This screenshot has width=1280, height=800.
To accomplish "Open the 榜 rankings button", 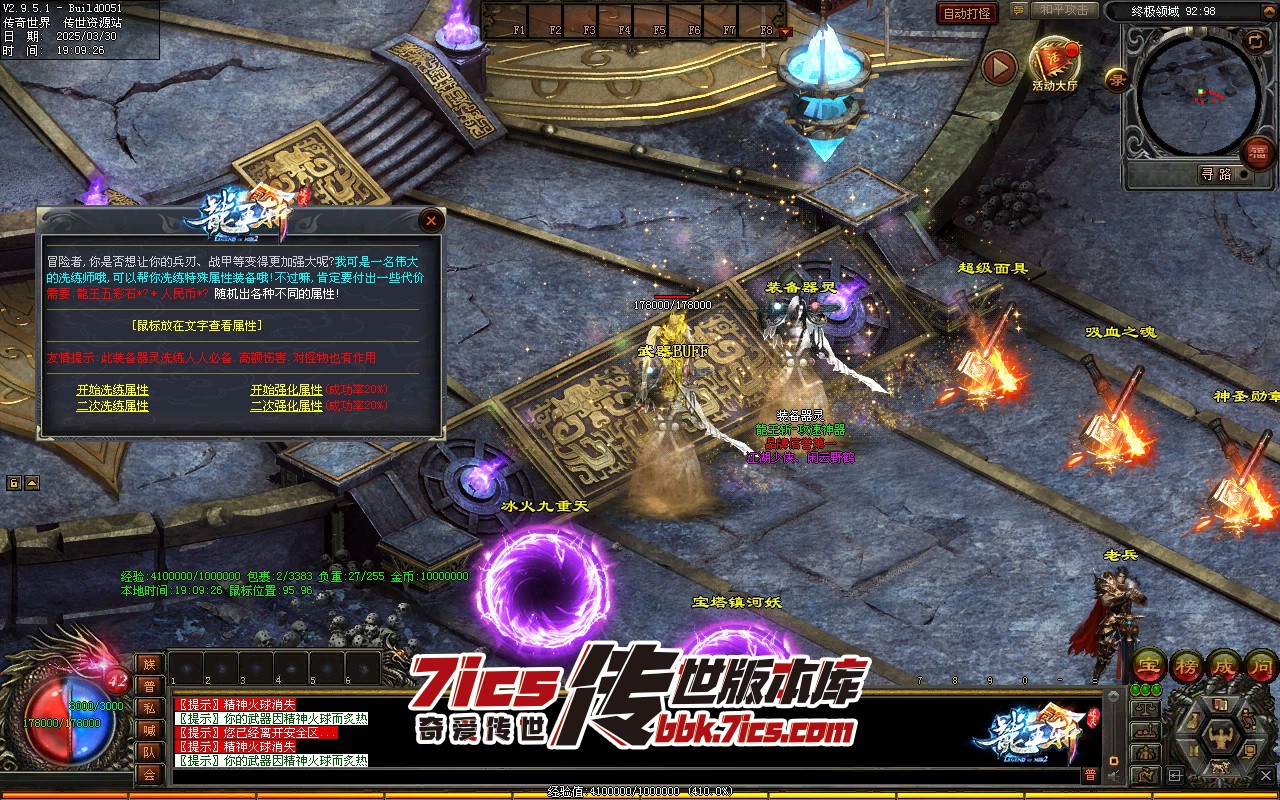I will (x=1186, y=664).
